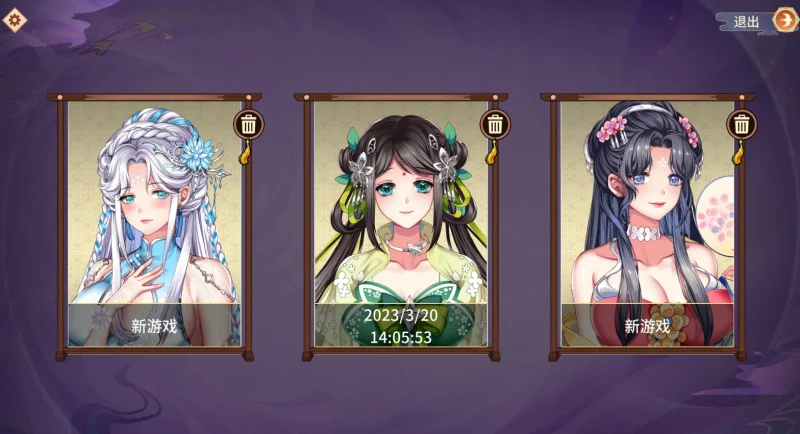800x434 pixels.
Task: Delete the 2023/3/20 save file
Action: point(494,124)
